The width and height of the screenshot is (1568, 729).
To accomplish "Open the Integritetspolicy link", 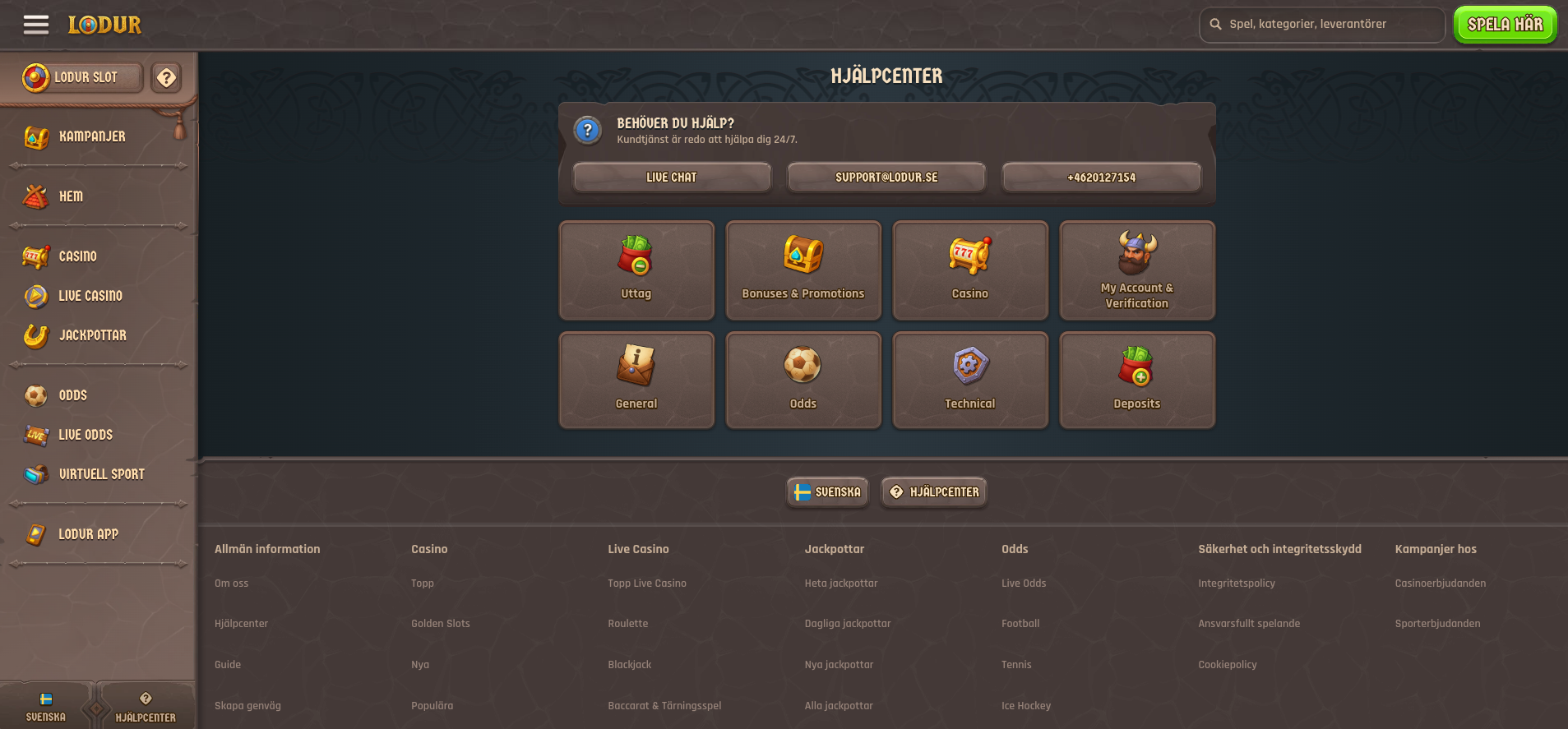I will click(x=1236, y=583).
